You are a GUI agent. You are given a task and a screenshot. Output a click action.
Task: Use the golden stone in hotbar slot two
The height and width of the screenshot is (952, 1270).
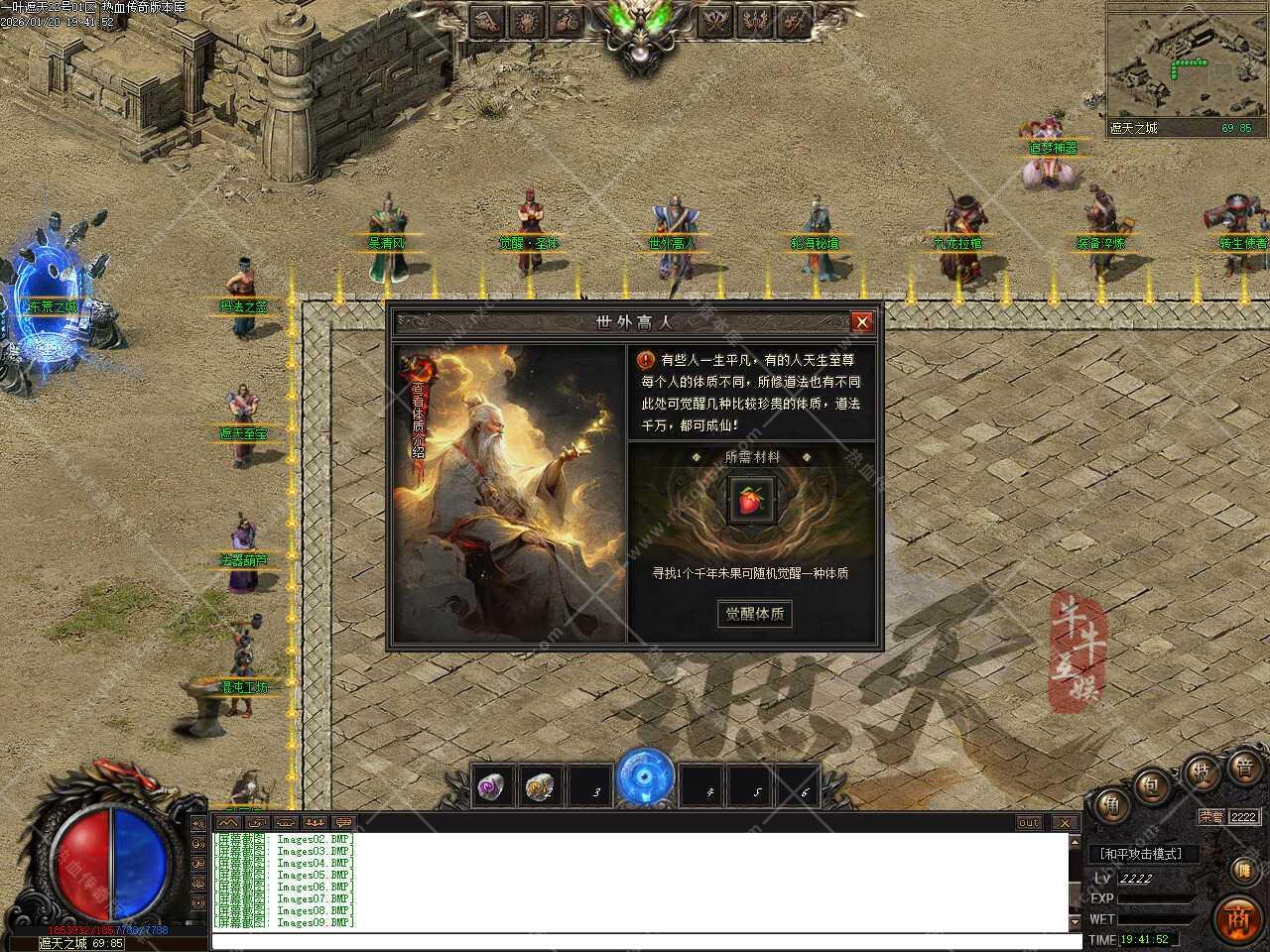(541, 787)
